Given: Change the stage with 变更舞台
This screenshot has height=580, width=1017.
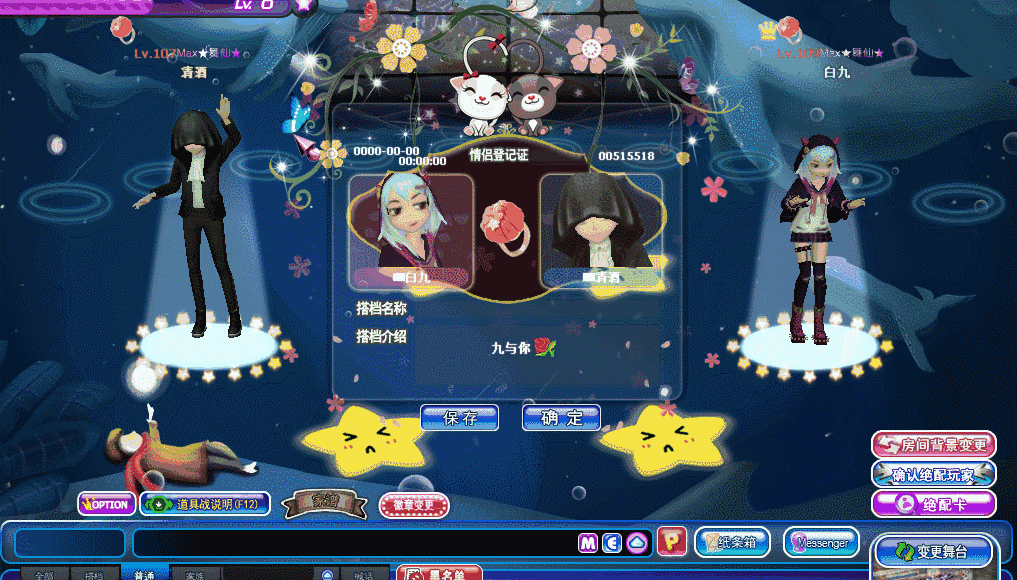Looking at the screenshot, I should (934, 551).
